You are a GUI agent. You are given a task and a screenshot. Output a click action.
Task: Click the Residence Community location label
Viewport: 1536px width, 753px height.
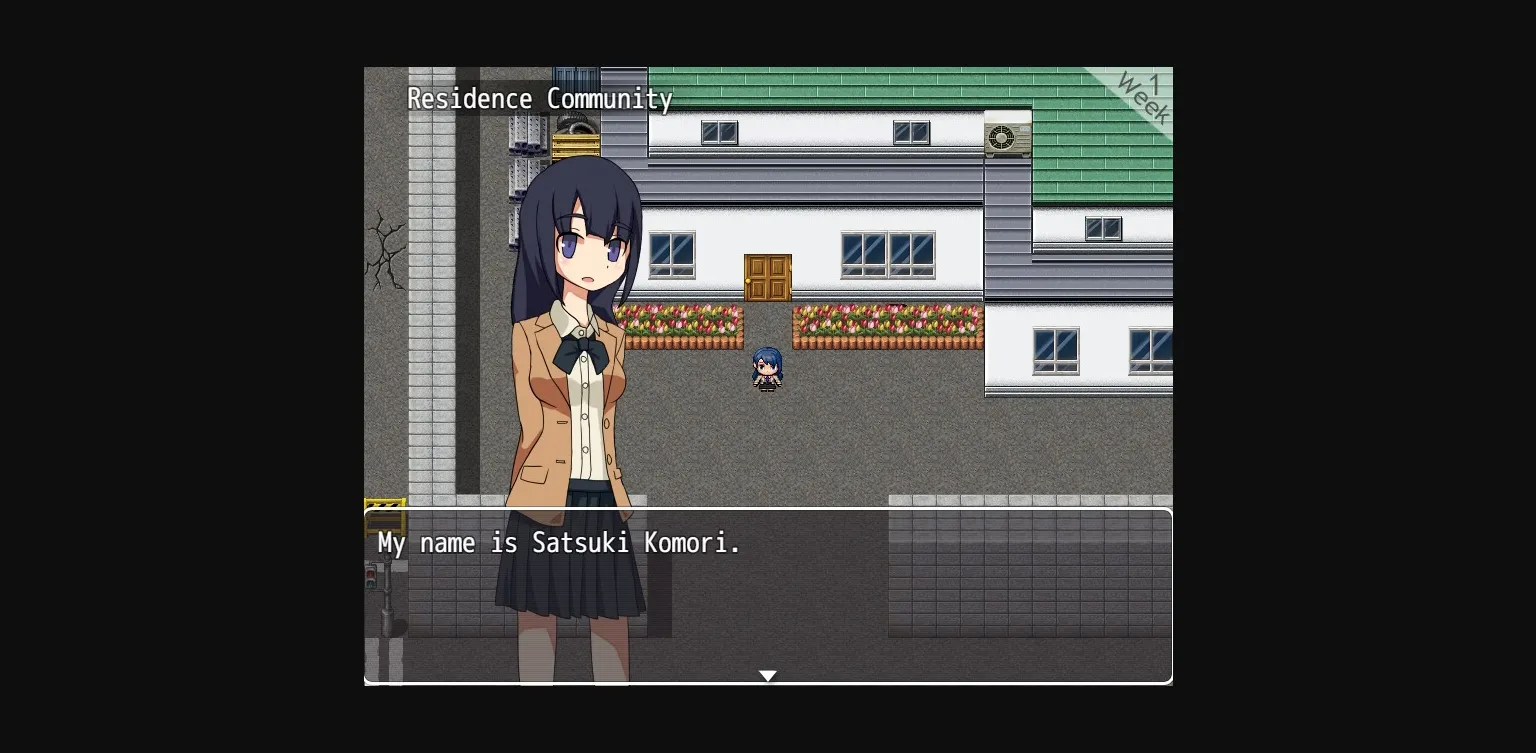click(540, 99)
